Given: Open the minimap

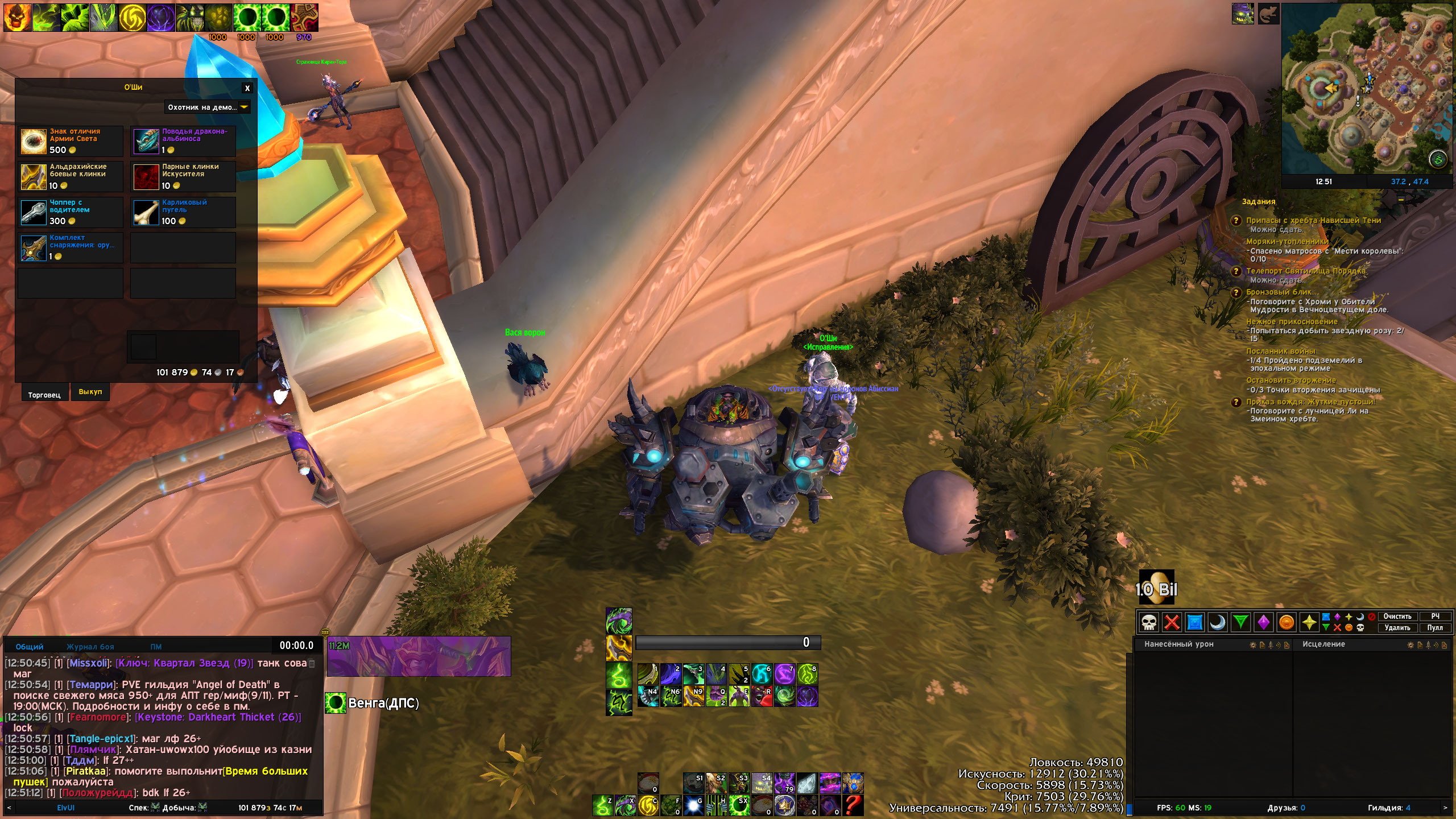Looking at the screenshot, I should (1367, 88).
